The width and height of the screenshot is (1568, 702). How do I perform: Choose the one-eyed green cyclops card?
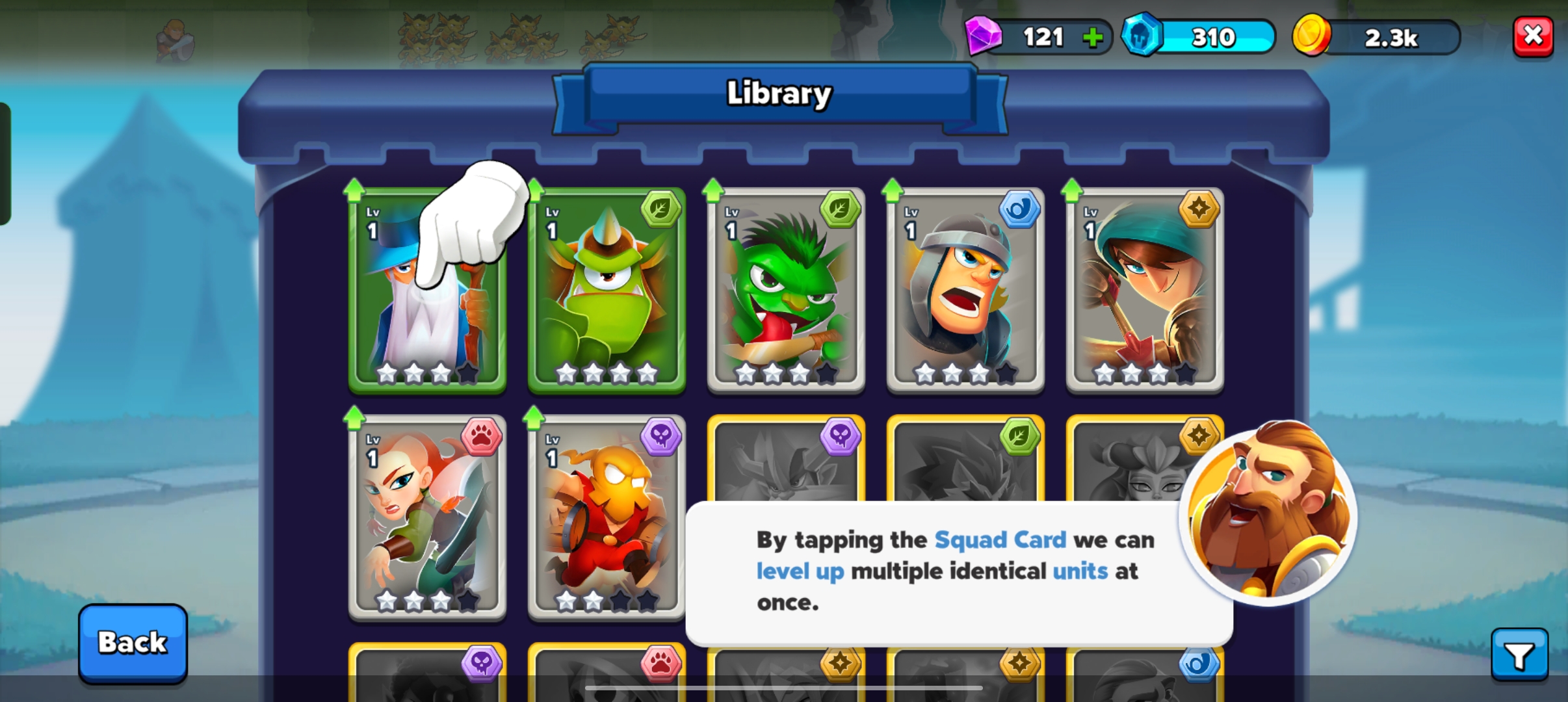(607, 291)
